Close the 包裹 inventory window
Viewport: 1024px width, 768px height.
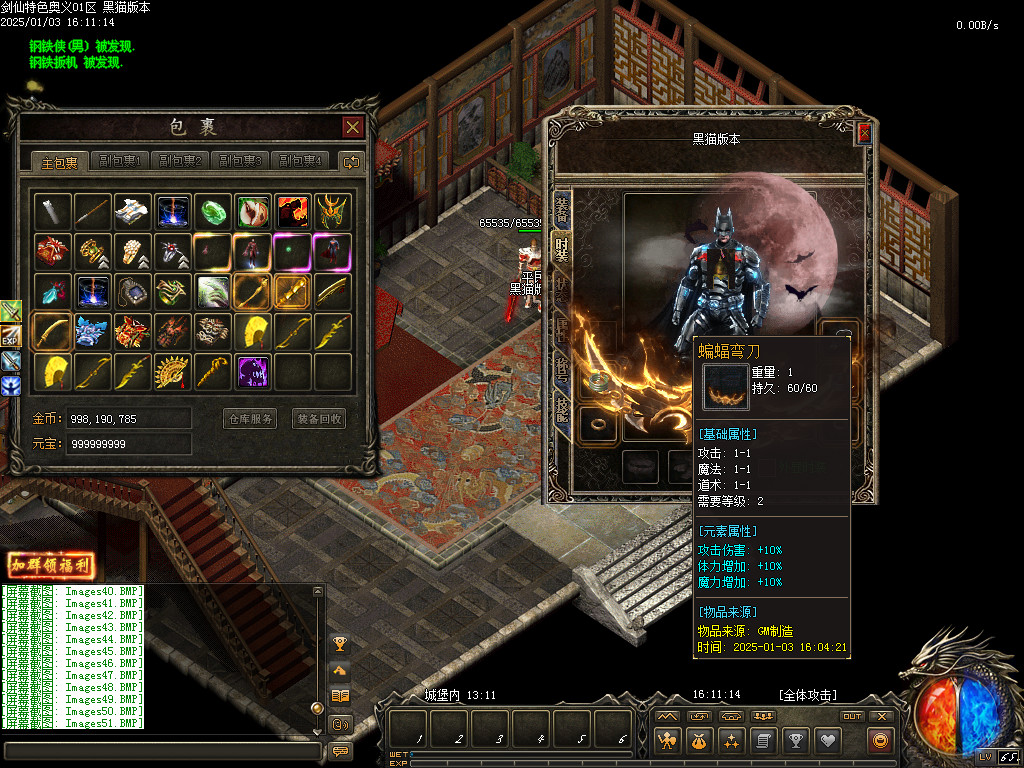(352, 127)
